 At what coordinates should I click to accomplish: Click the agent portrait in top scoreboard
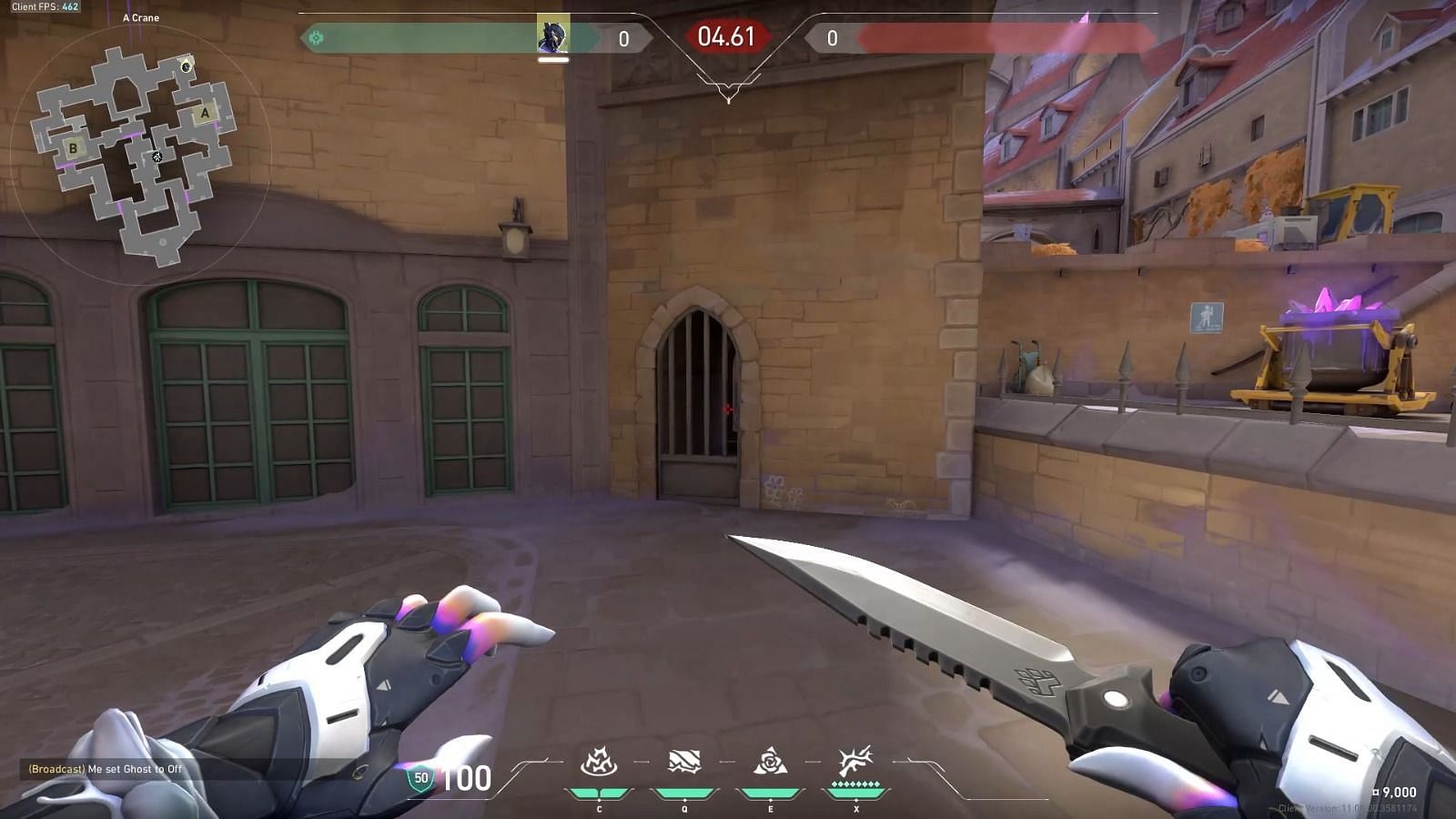552,35
